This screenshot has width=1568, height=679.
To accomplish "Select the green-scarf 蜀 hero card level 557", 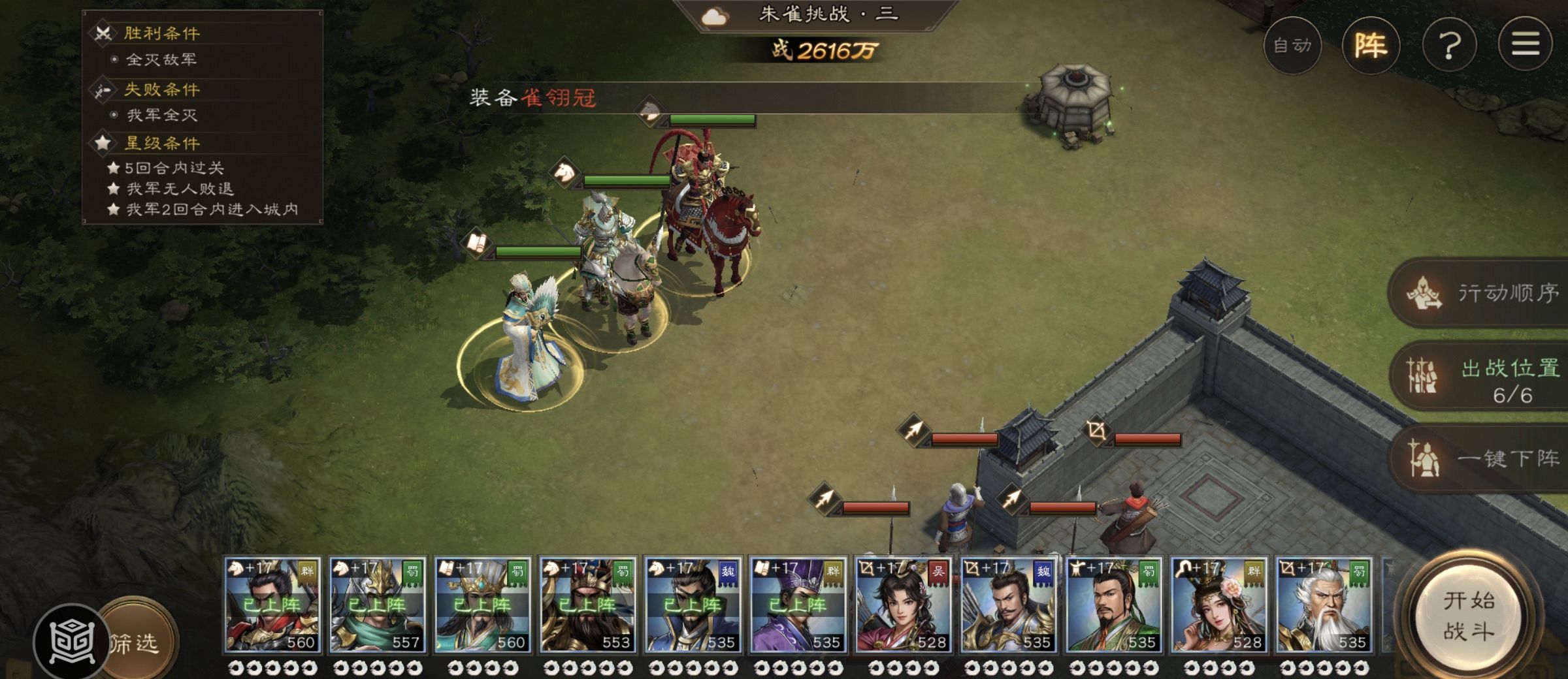I will click(378, 605).
